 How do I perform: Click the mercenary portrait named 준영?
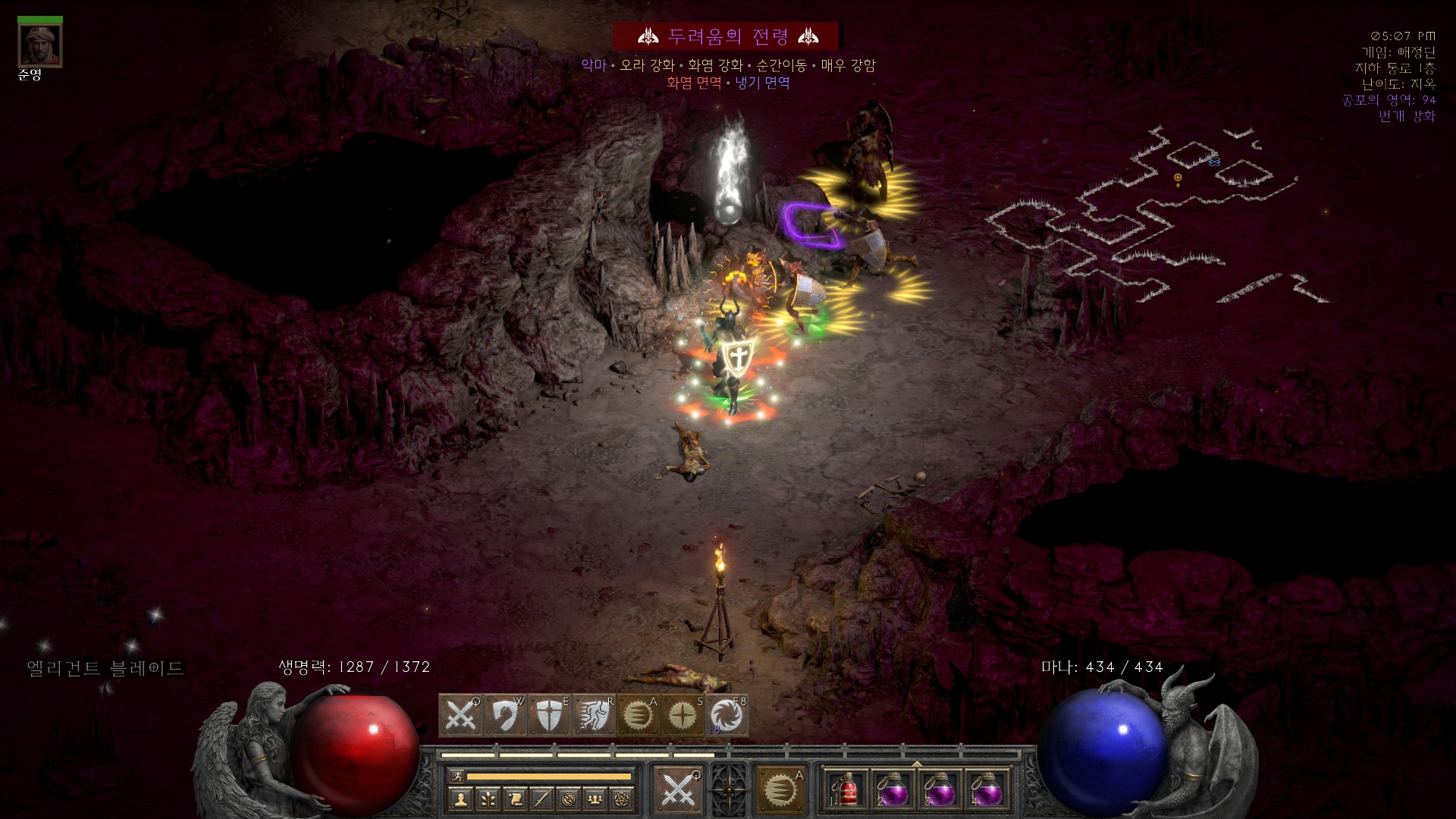pos(40,45)
